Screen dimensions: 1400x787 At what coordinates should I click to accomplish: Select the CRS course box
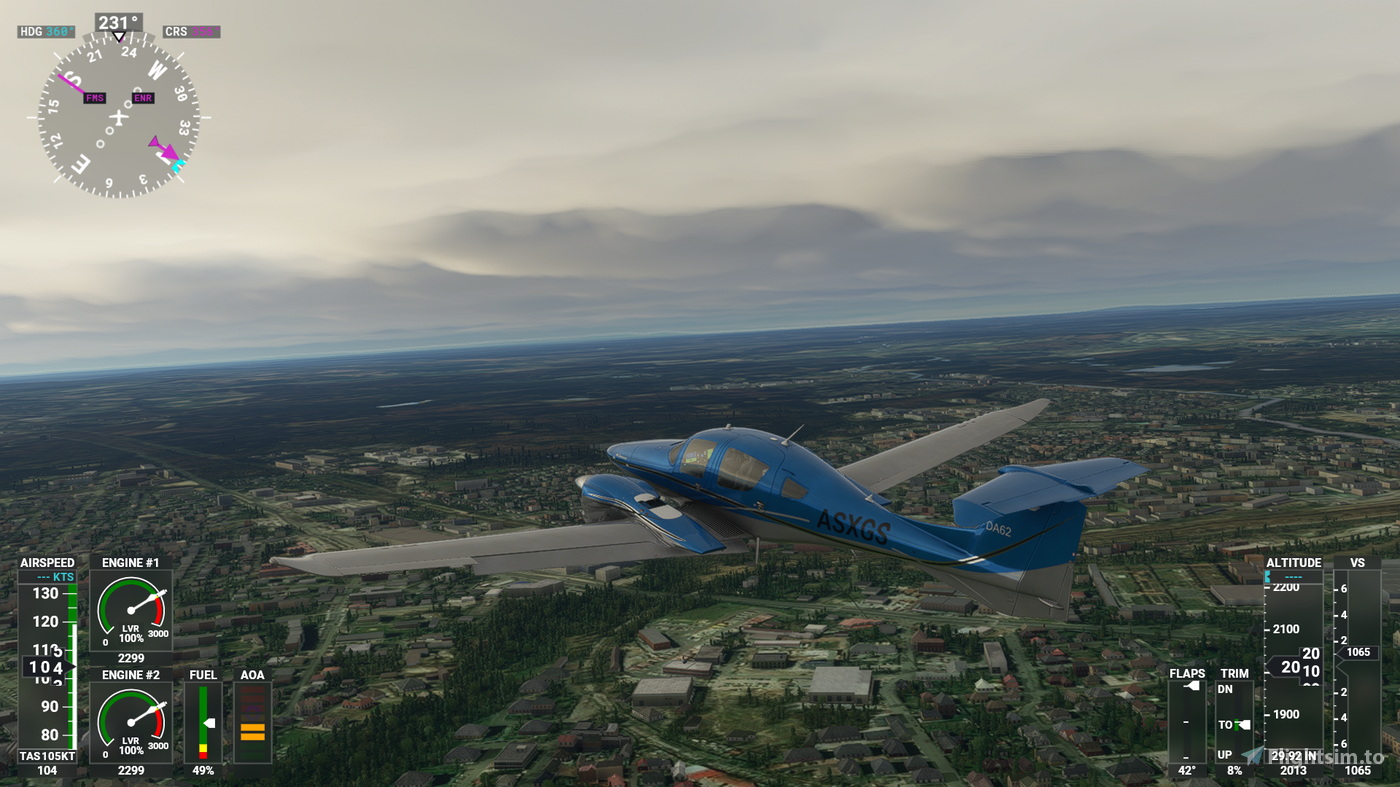[191, 32]
